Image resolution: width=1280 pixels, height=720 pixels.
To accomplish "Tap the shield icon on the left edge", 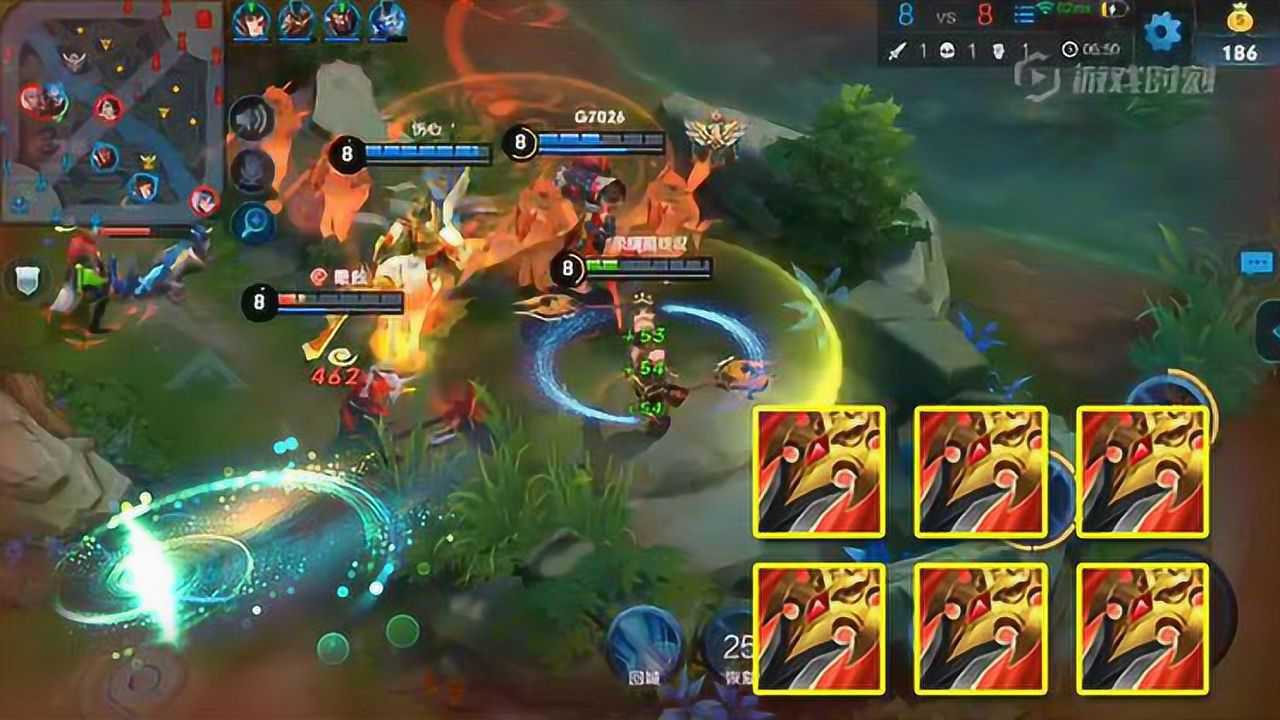I will (x=27, y=279).
